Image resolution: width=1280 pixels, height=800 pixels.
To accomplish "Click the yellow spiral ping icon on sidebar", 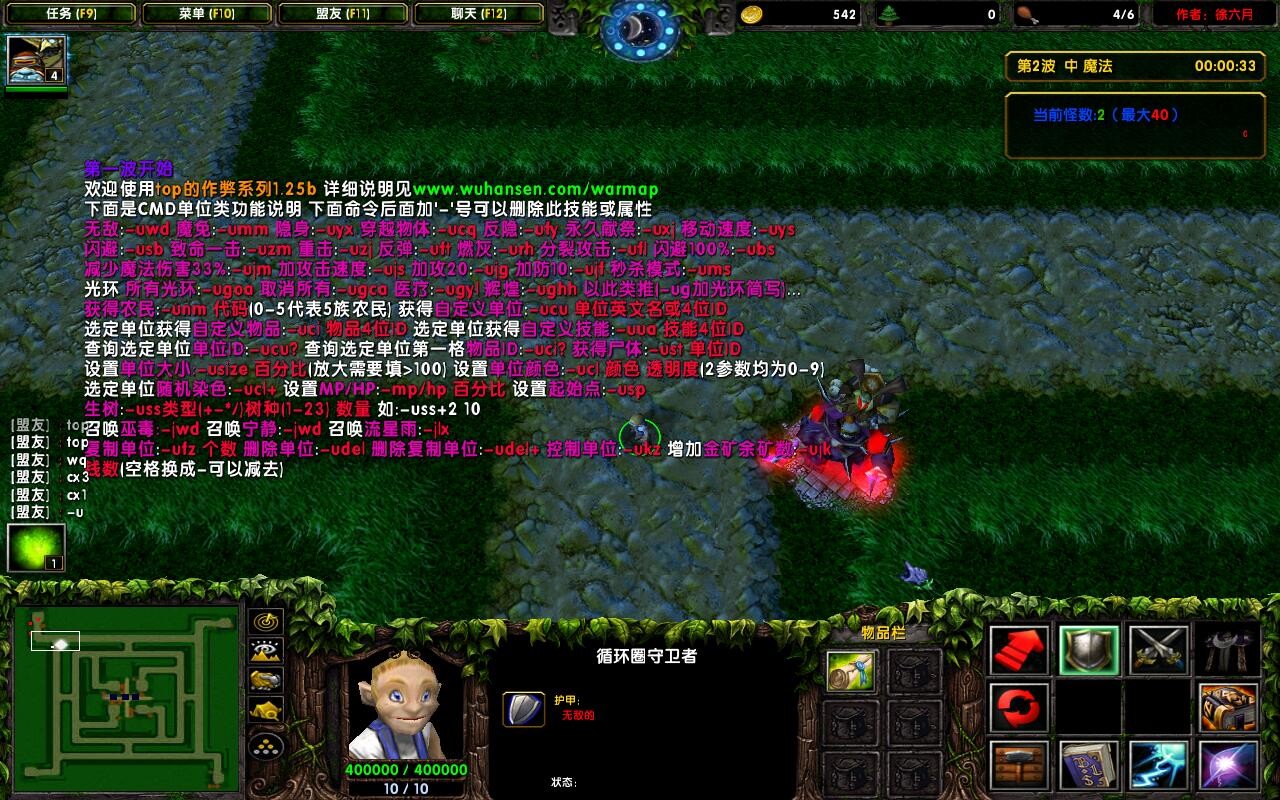I will pos(264,622).
